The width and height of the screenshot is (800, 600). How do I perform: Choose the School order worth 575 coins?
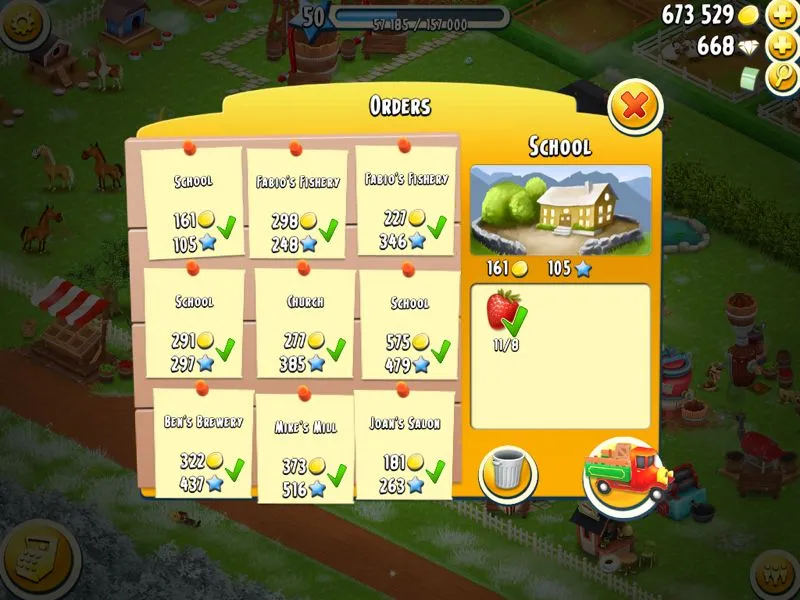tap(409, 325)
